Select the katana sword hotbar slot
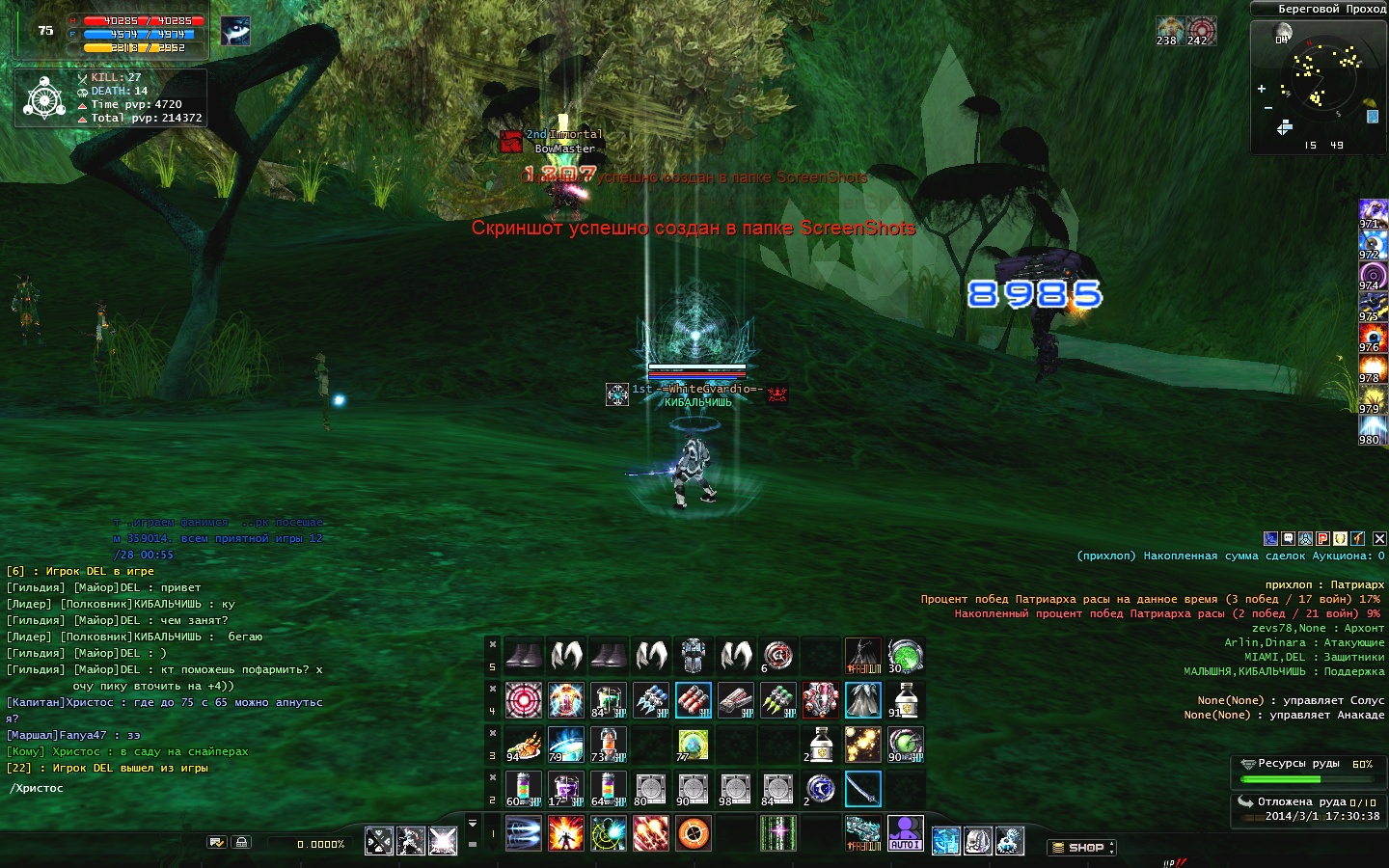 (x=862, y=789)
